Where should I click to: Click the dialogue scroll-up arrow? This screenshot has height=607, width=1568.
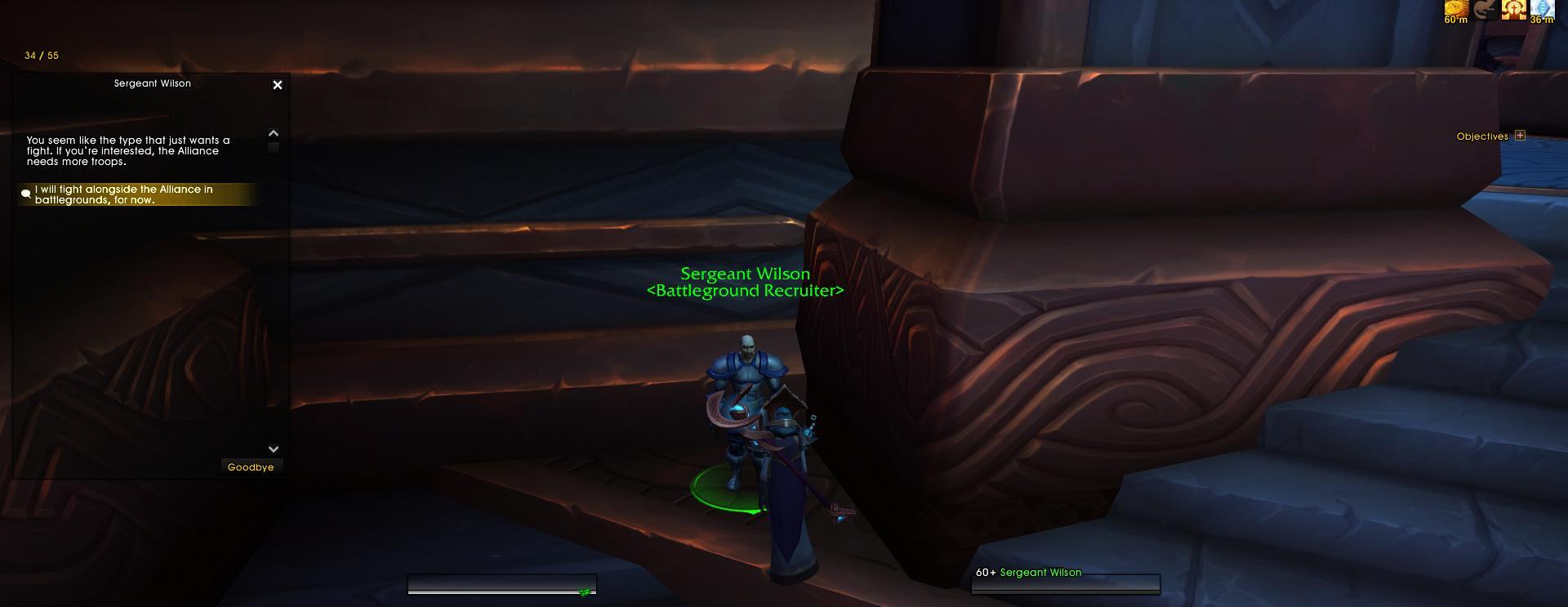274,133
